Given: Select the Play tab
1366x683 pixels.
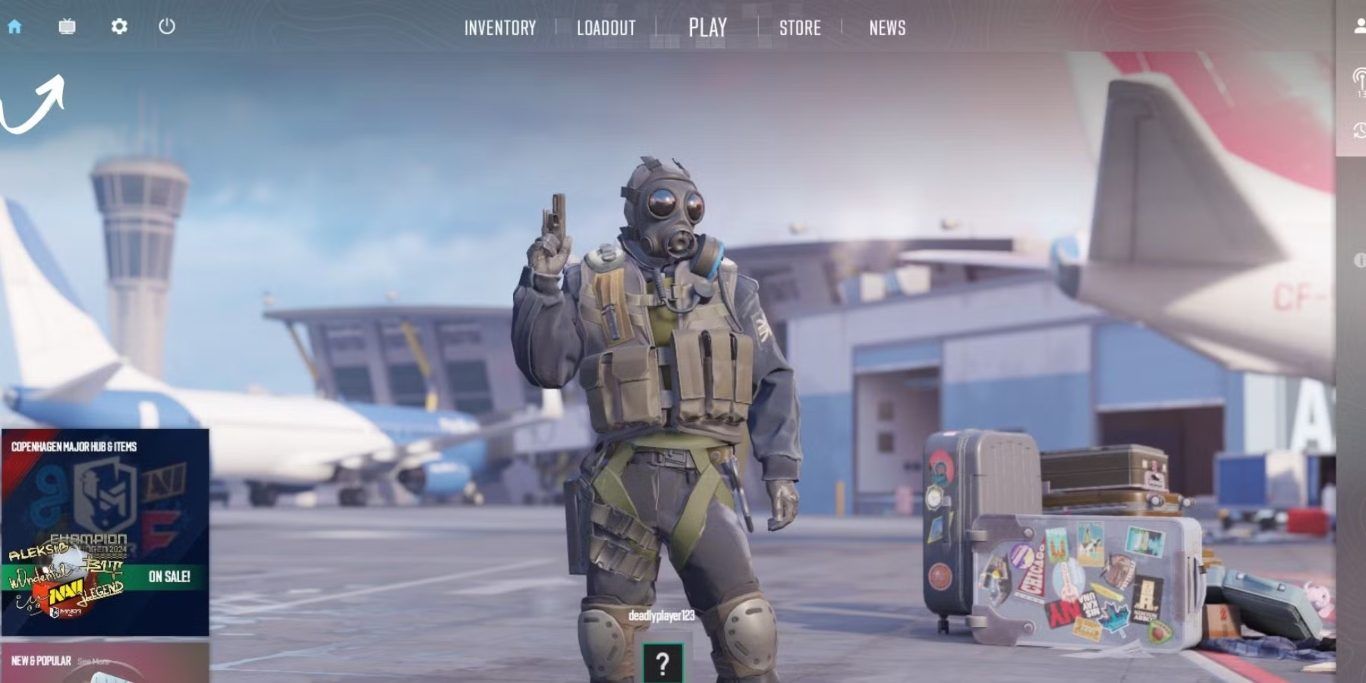Looking at the screenshot, I should (708, 28).
